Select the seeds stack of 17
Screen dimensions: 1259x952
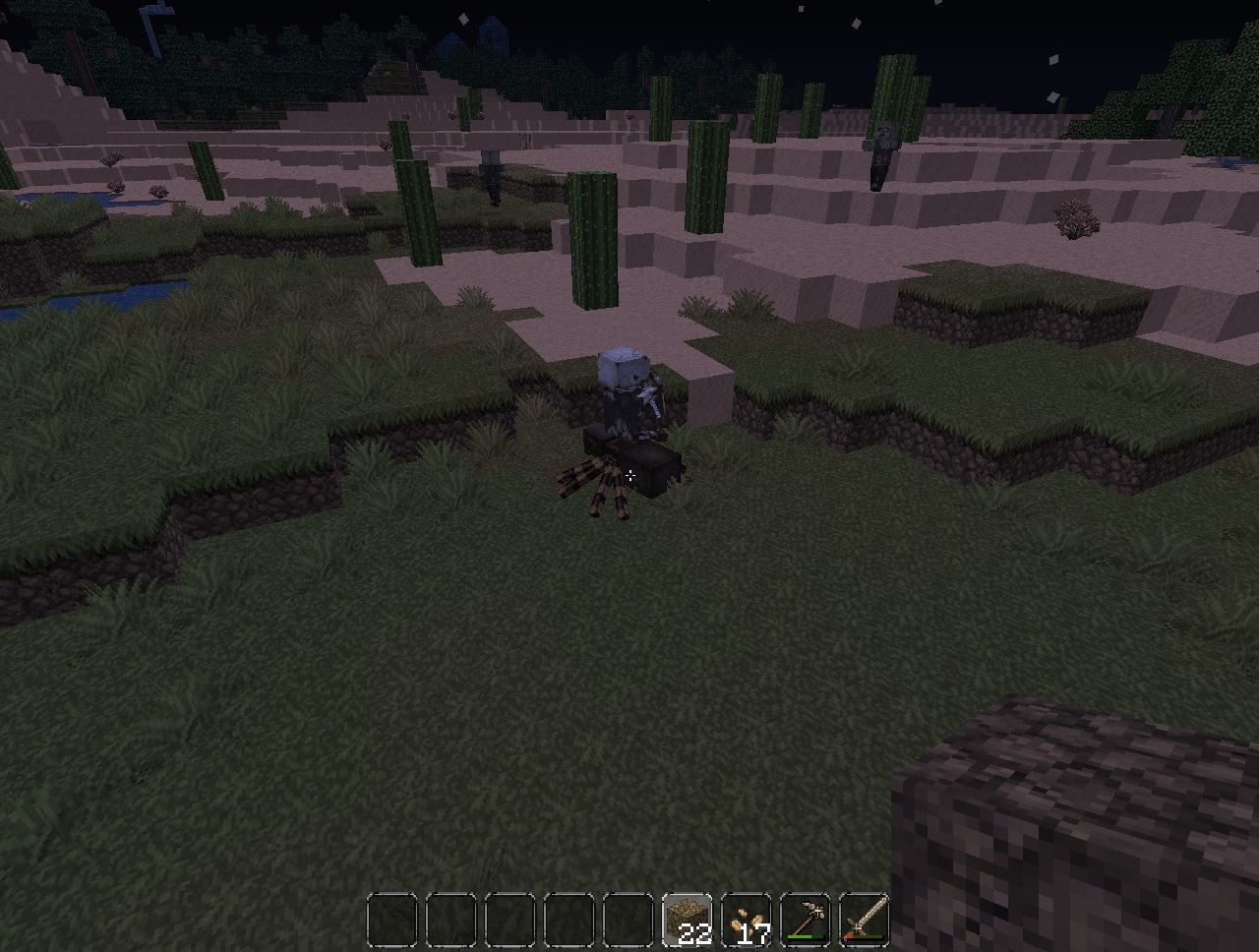(x=747, y=921)
